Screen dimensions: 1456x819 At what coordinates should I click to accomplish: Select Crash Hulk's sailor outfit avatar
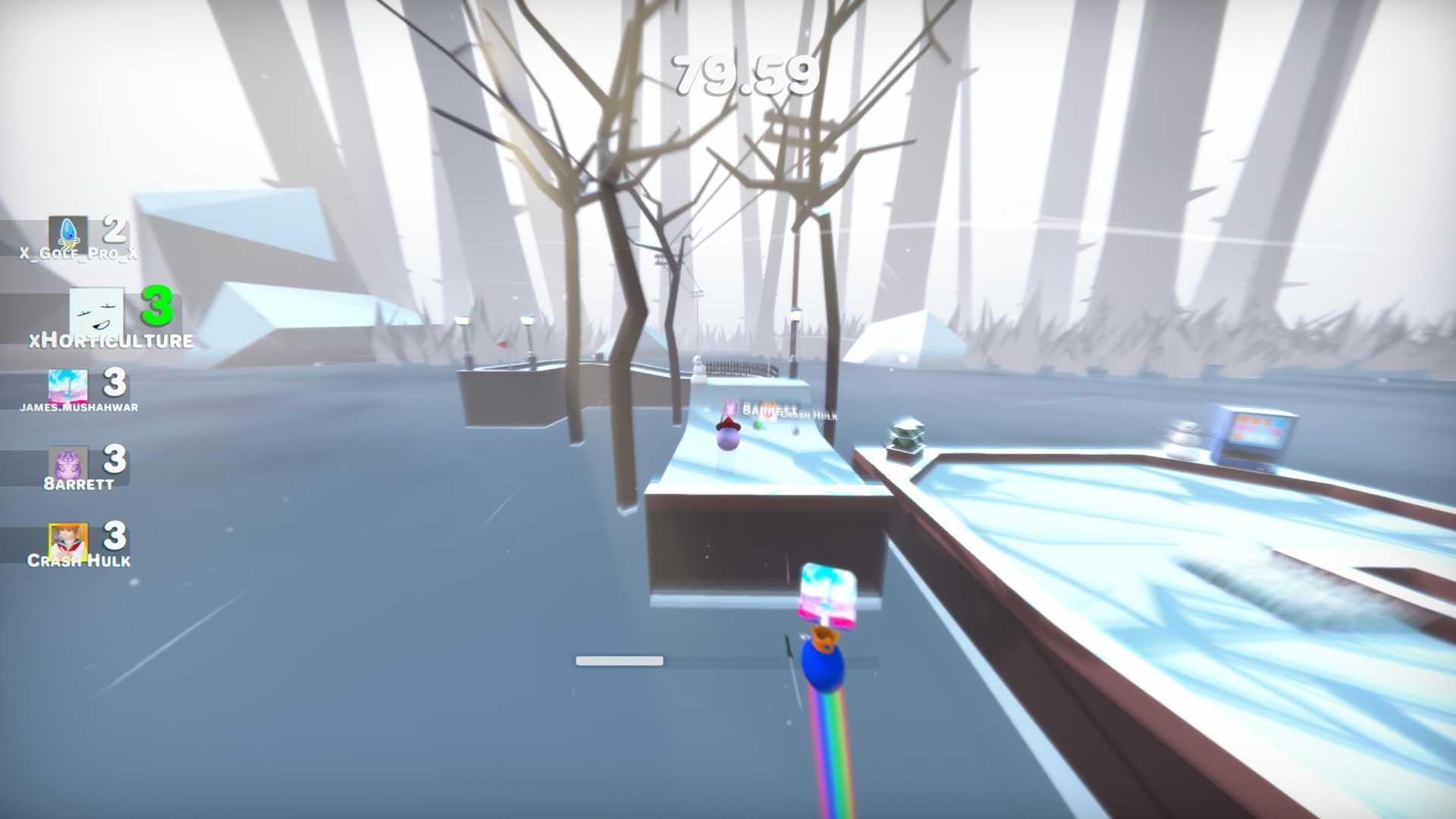coord(70,536)
